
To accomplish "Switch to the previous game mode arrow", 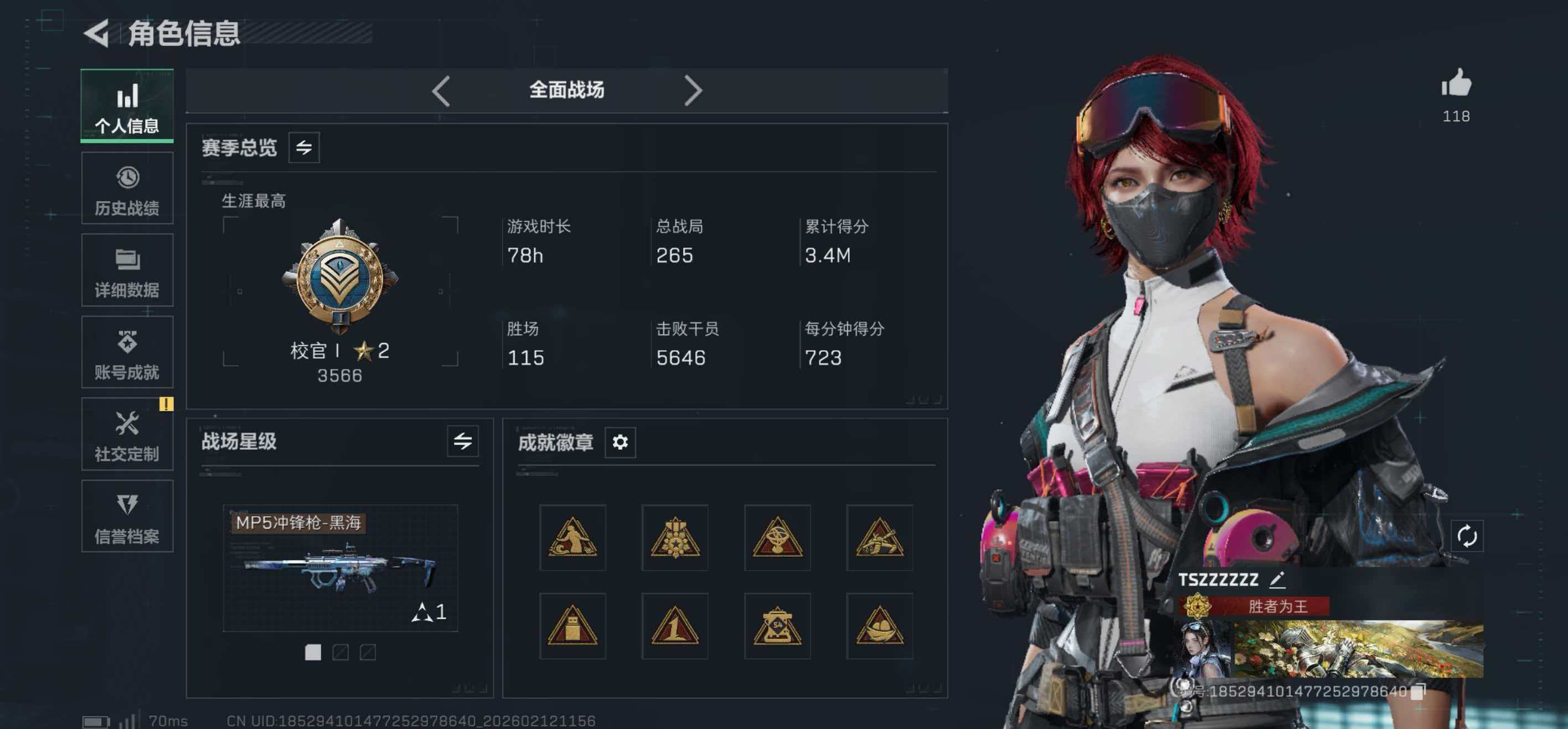I will point(441,91).
